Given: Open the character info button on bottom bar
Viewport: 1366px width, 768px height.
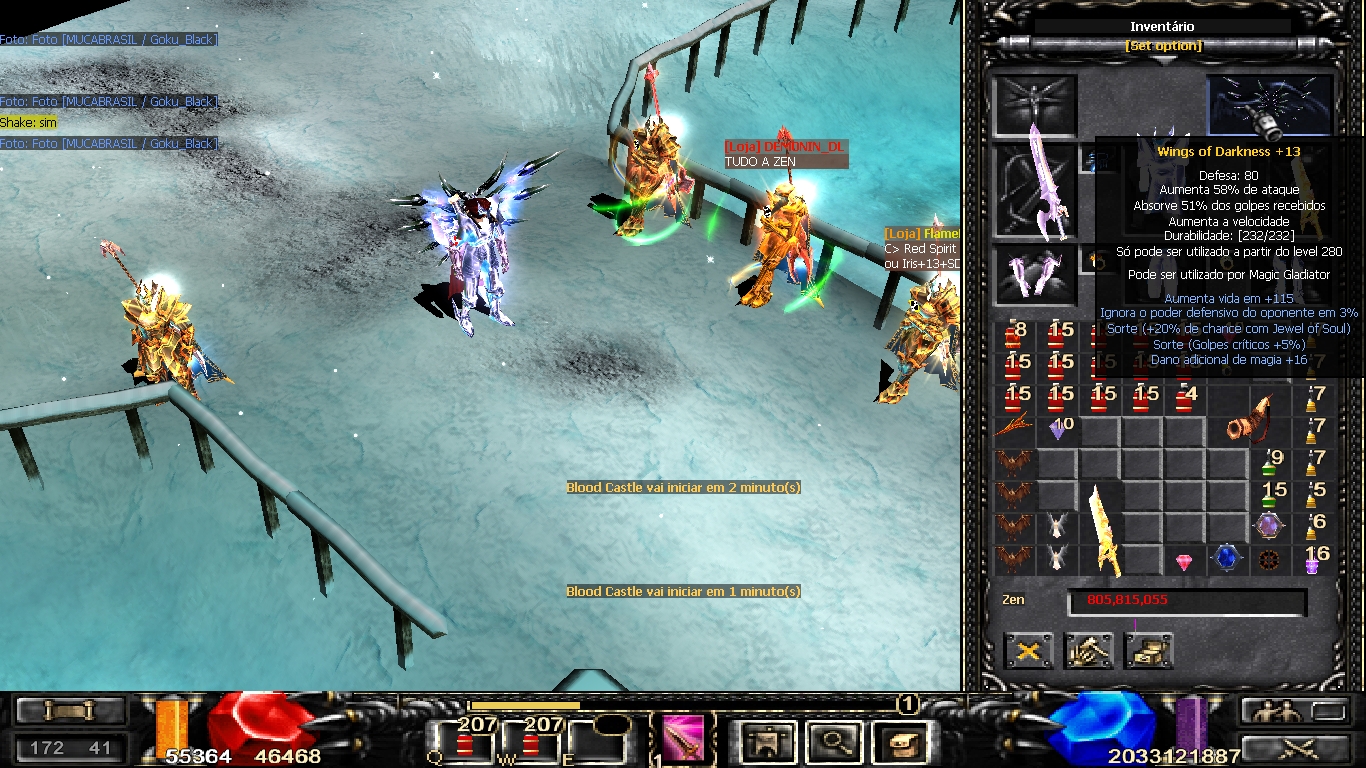Looking at the screenshot, I should tap(768, 742).
